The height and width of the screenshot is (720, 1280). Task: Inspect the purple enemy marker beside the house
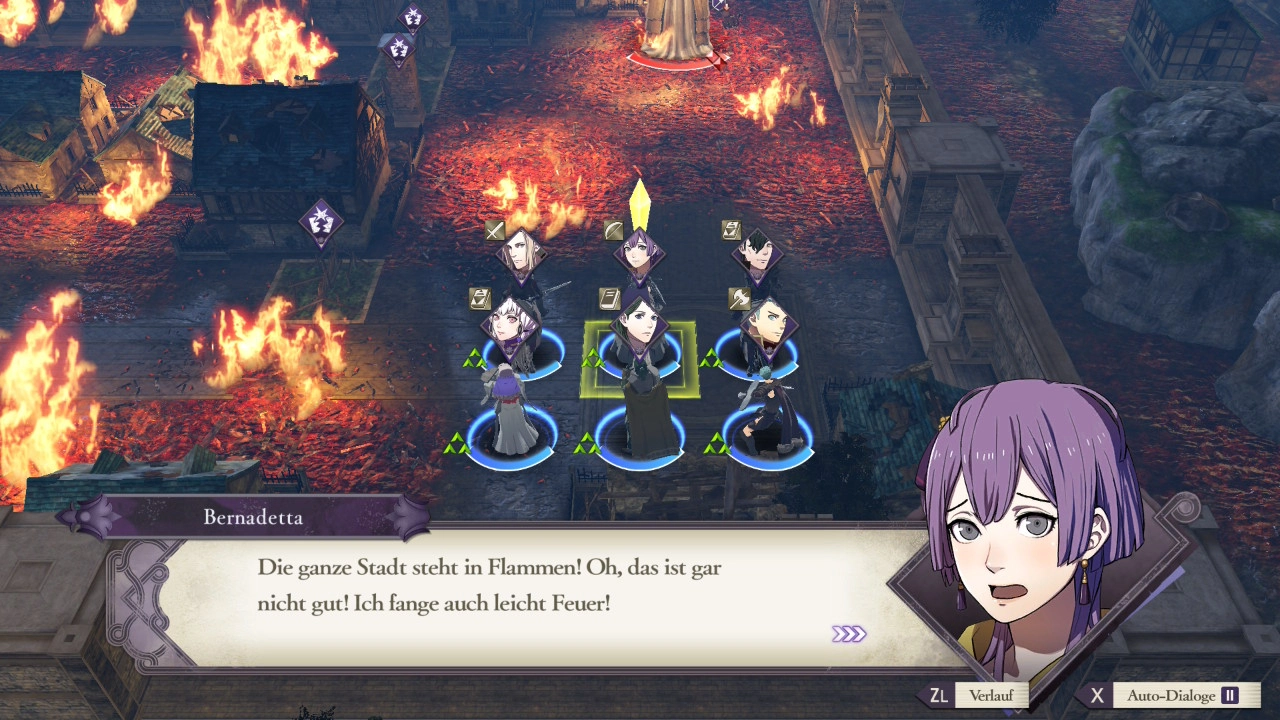[321, 222]
